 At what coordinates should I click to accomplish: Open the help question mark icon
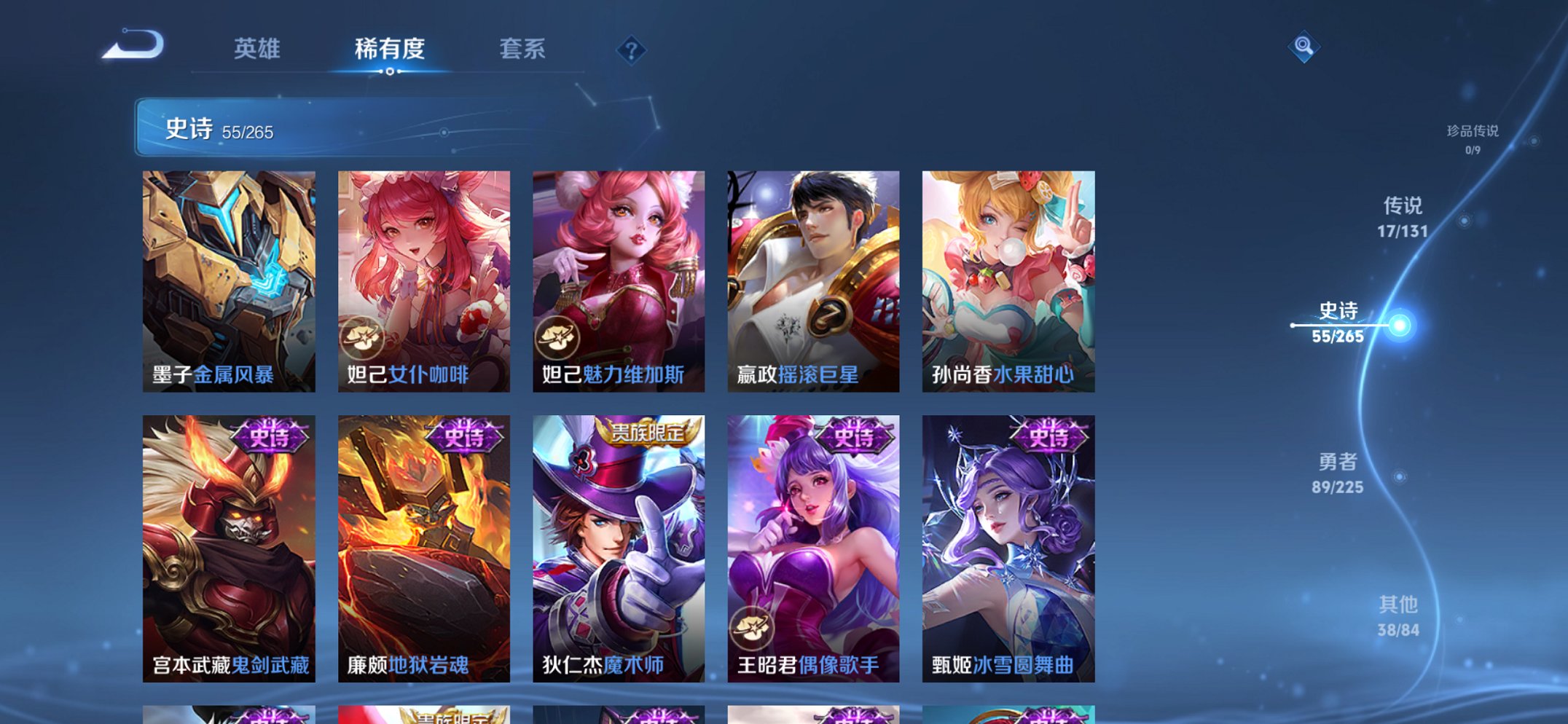(632, 50)
